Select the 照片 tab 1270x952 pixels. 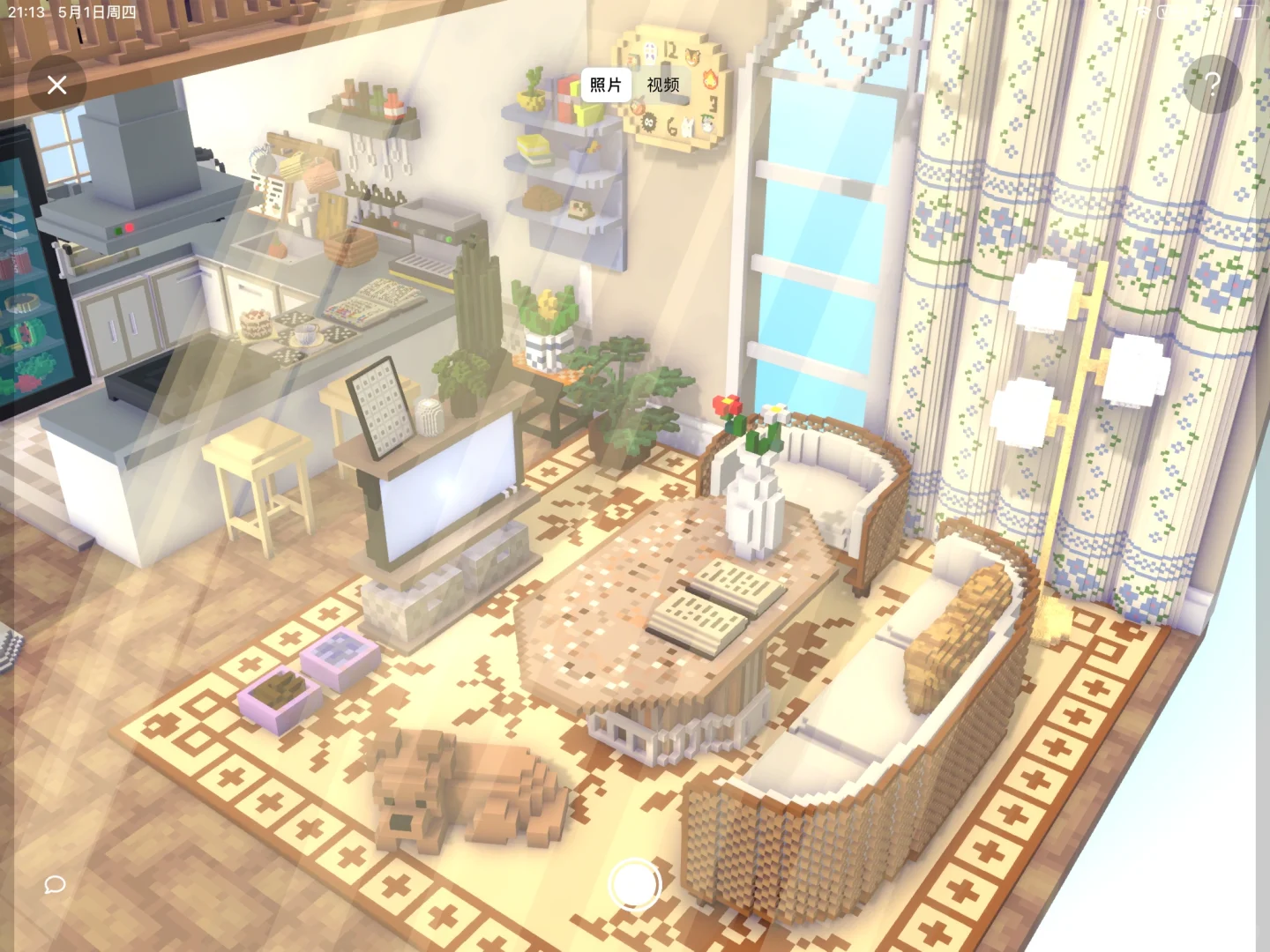(604, 85)
